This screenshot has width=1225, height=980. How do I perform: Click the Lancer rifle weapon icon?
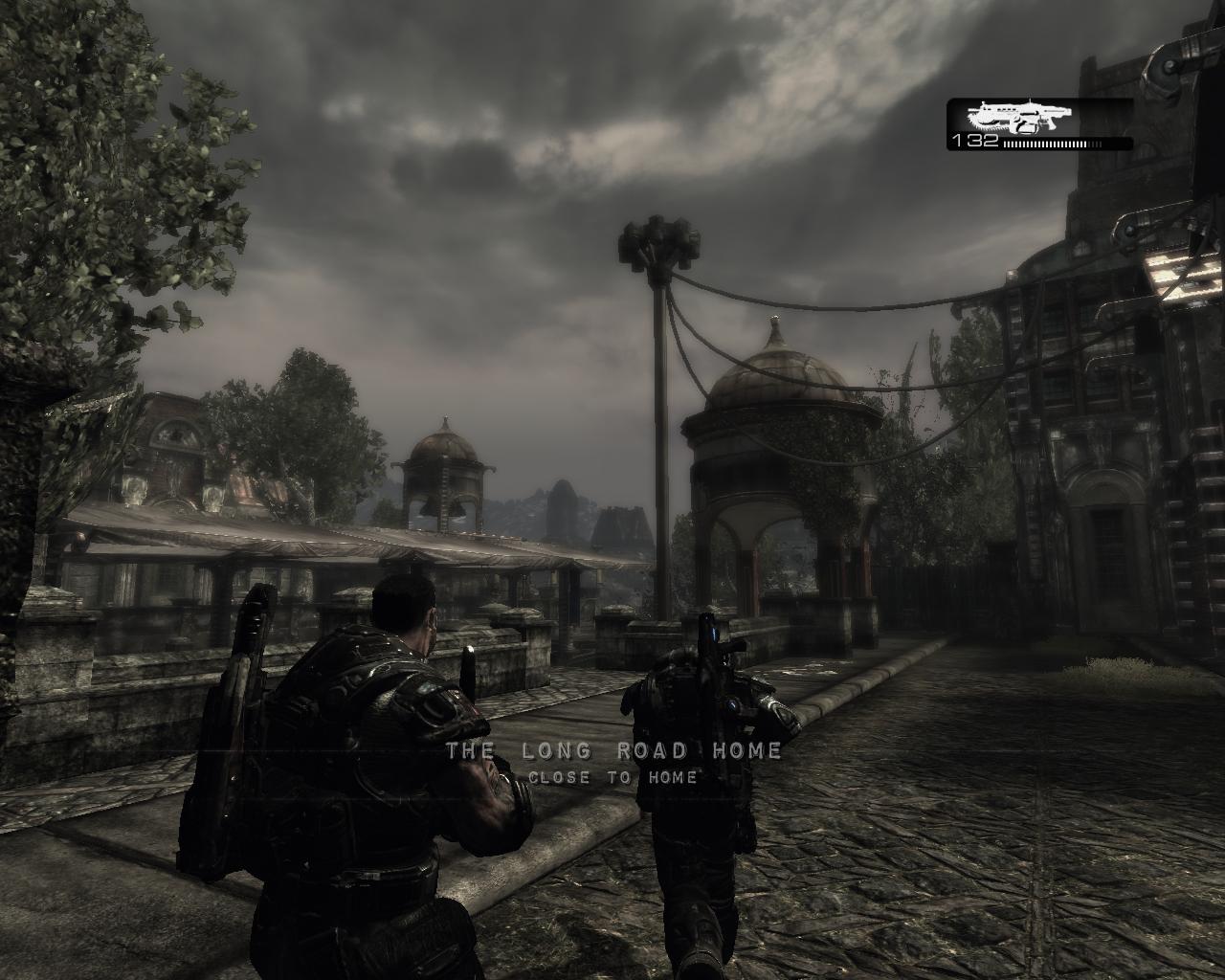tap(1019, 118)
